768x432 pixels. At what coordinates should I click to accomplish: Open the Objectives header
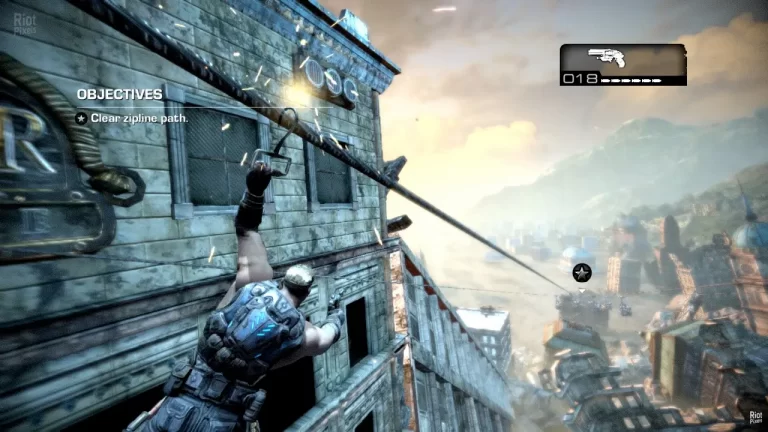pyautogui.click(x=120, y=94)
